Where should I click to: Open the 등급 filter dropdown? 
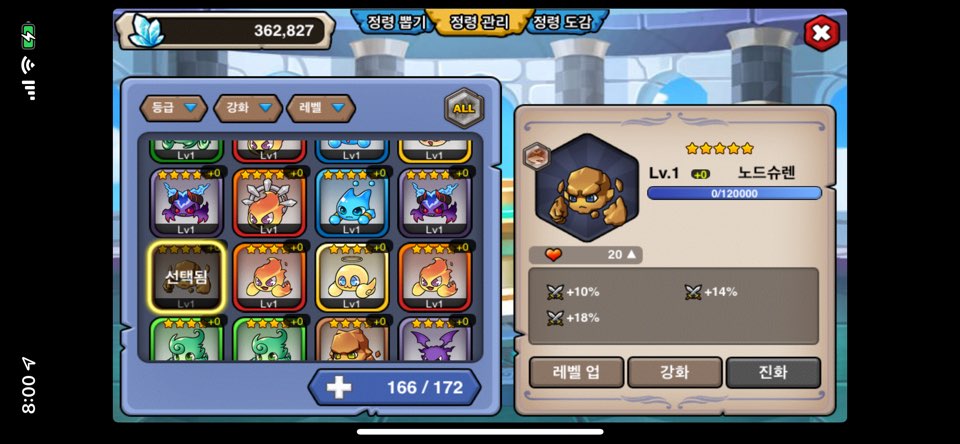click(174, 107)
